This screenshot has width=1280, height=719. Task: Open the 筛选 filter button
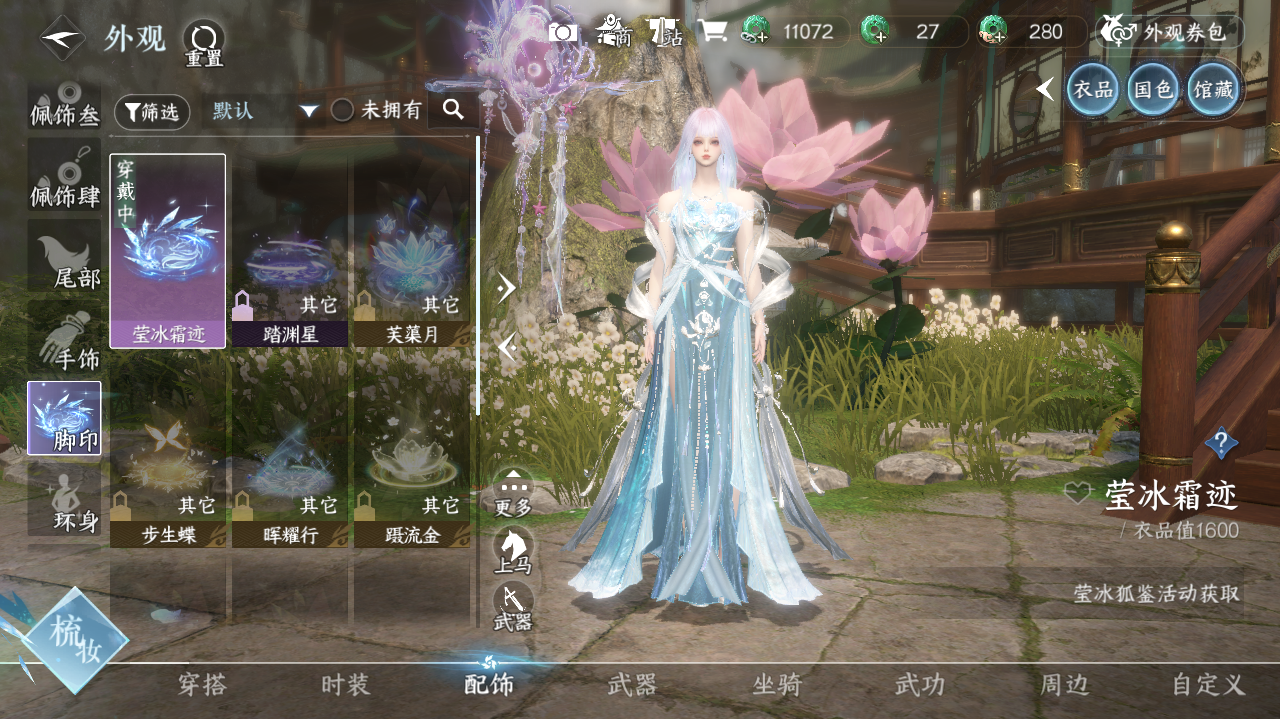pos(152,112)
